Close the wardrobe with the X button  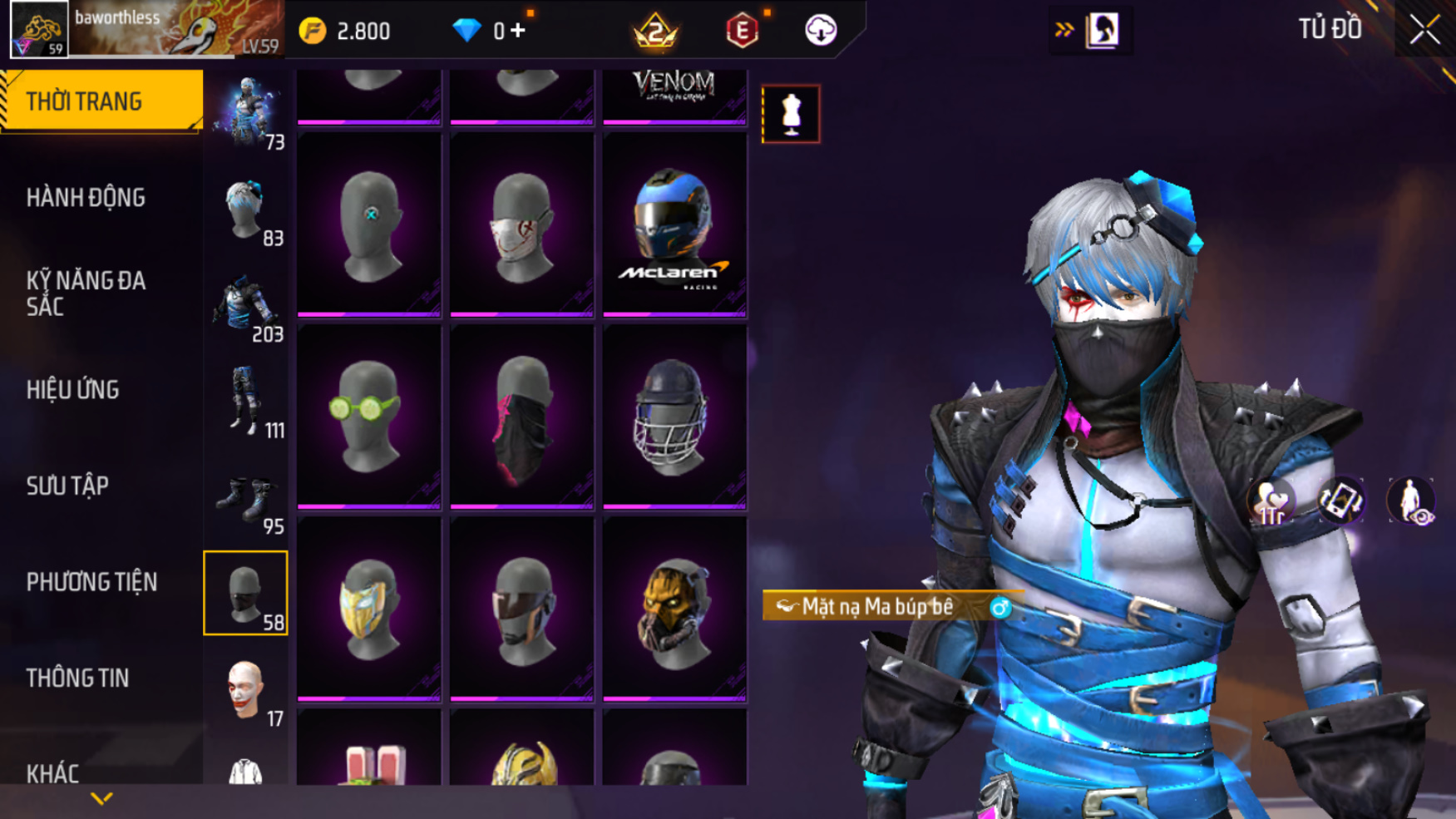(x=1424, y=31)
